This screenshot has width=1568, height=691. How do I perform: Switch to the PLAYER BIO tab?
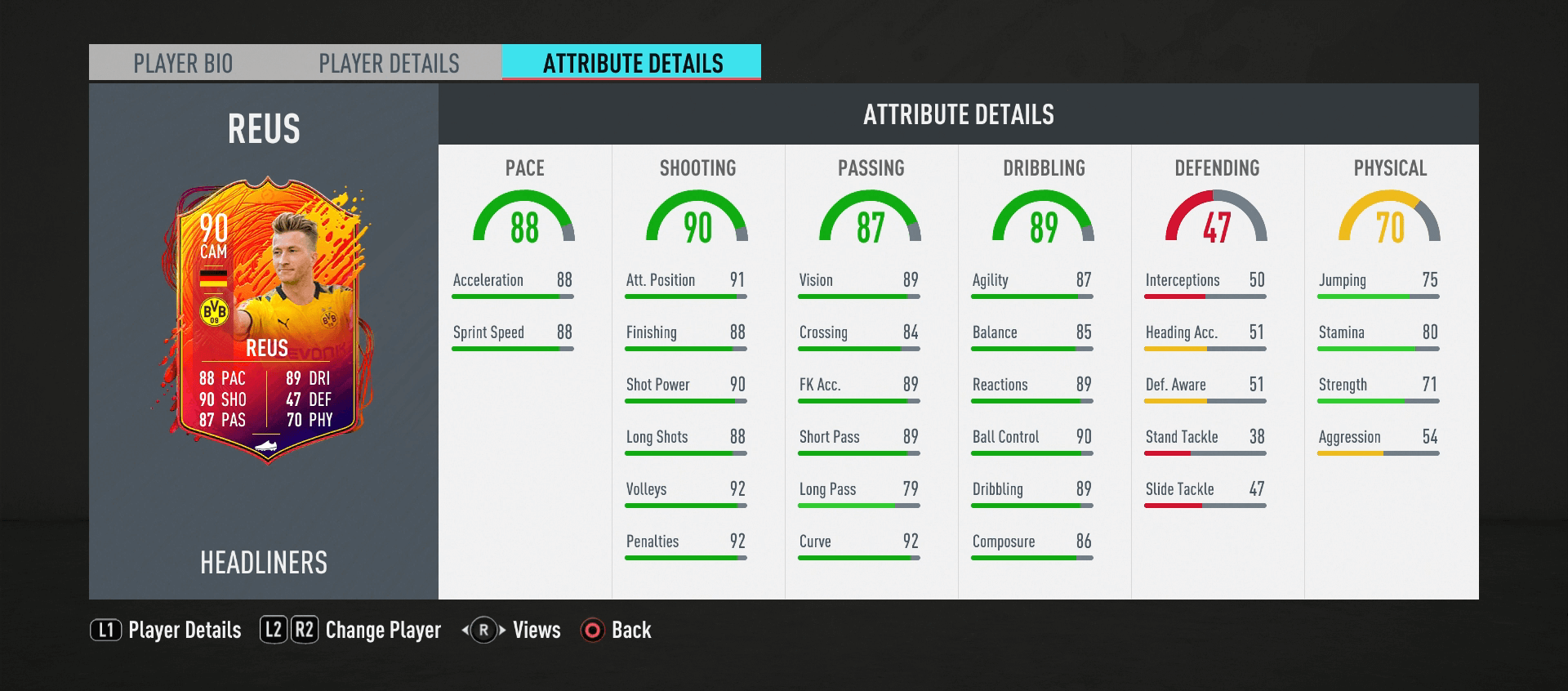(183, 61)
